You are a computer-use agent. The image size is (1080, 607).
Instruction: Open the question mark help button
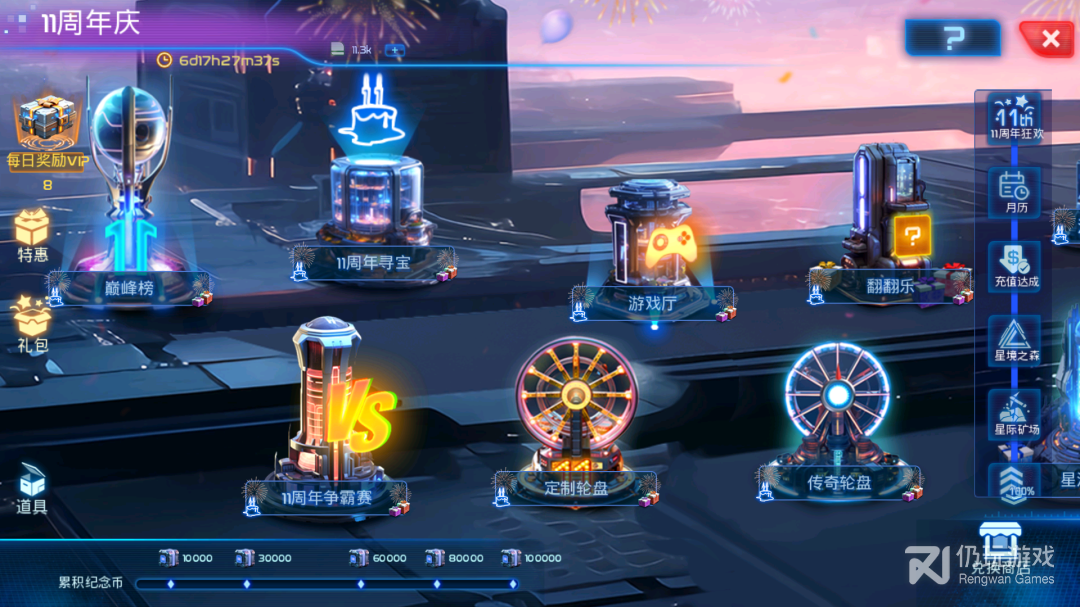point(953,38)
